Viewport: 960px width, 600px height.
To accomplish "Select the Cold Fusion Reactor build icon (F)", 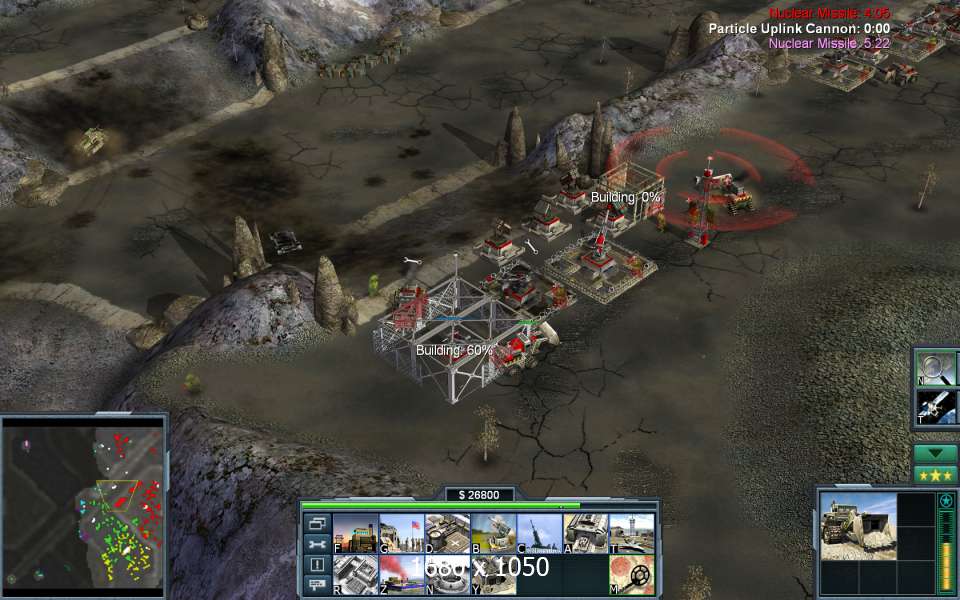I will pyautogui.click(x=355, y=533).
